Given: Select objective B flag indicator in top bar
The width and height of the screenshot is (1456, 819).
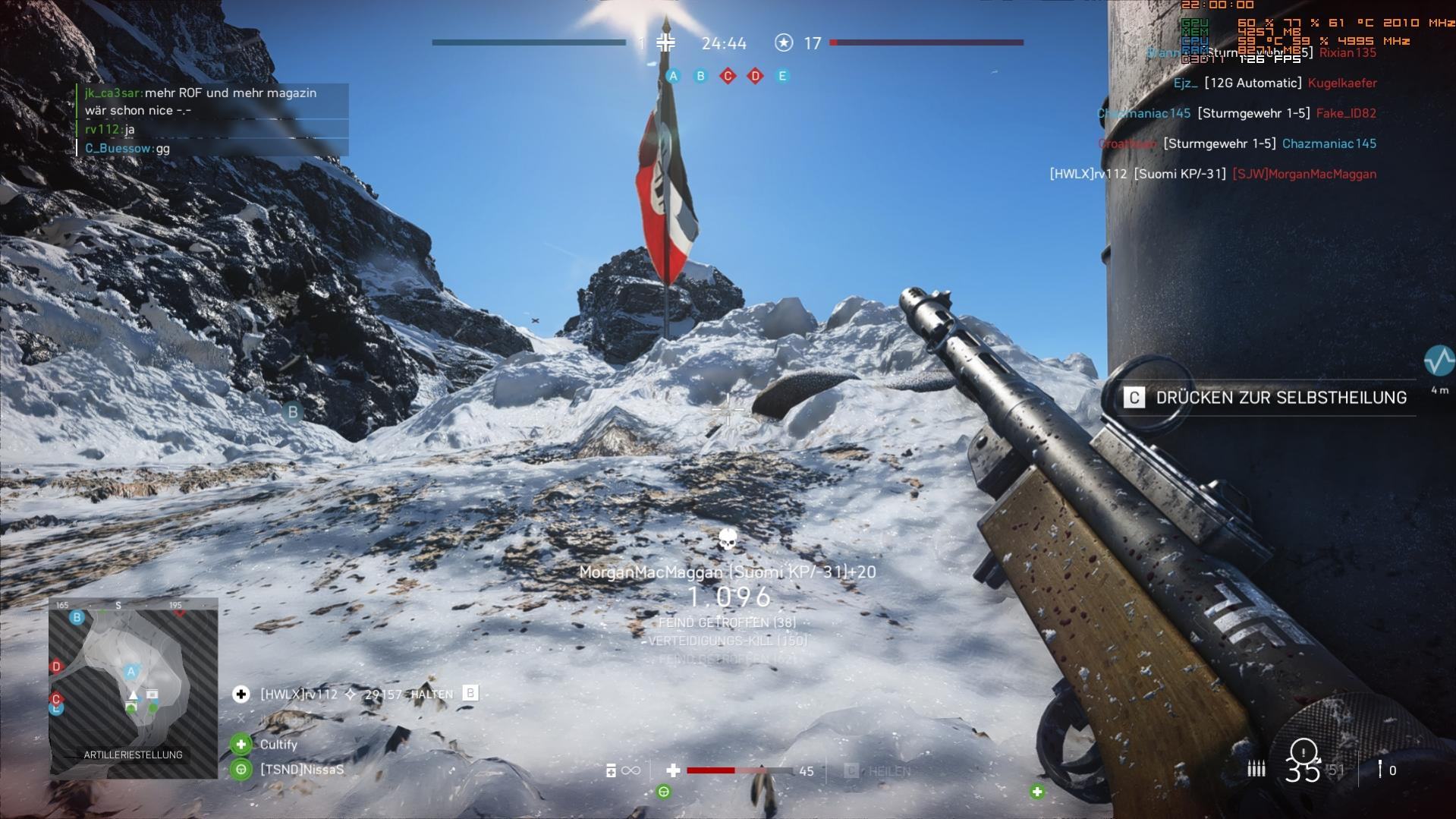Looking at the screenshot, I should (x=700, y=76).
